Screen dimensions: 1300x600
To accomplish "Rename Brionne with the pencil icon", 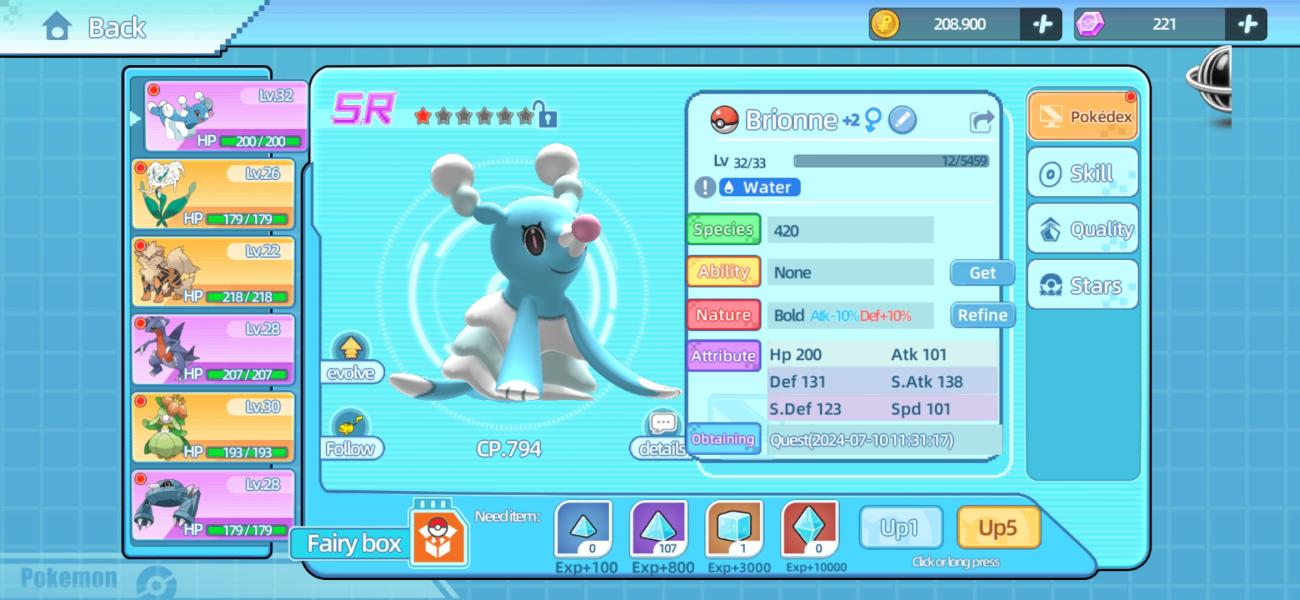I will coord(902,120).
